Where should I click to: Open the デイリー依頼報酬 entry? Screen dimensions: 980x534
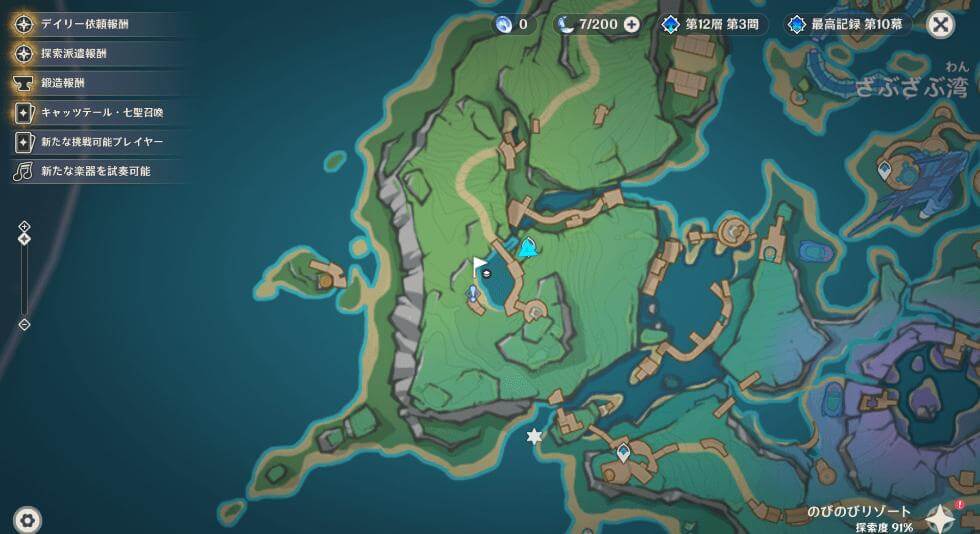point(85,24)
